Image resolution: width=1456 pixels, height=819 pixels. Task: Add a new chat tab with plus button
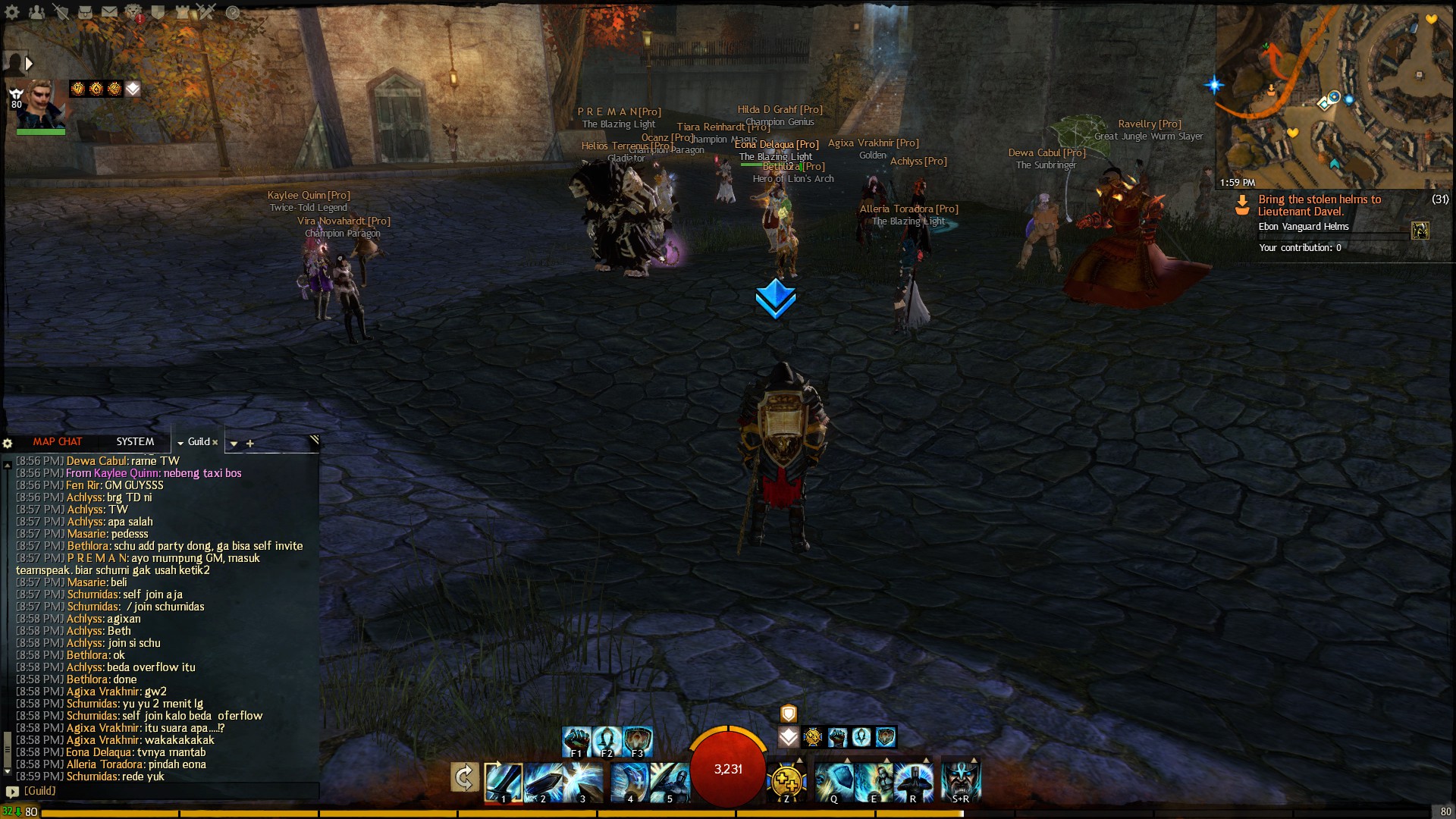[250, 444]
